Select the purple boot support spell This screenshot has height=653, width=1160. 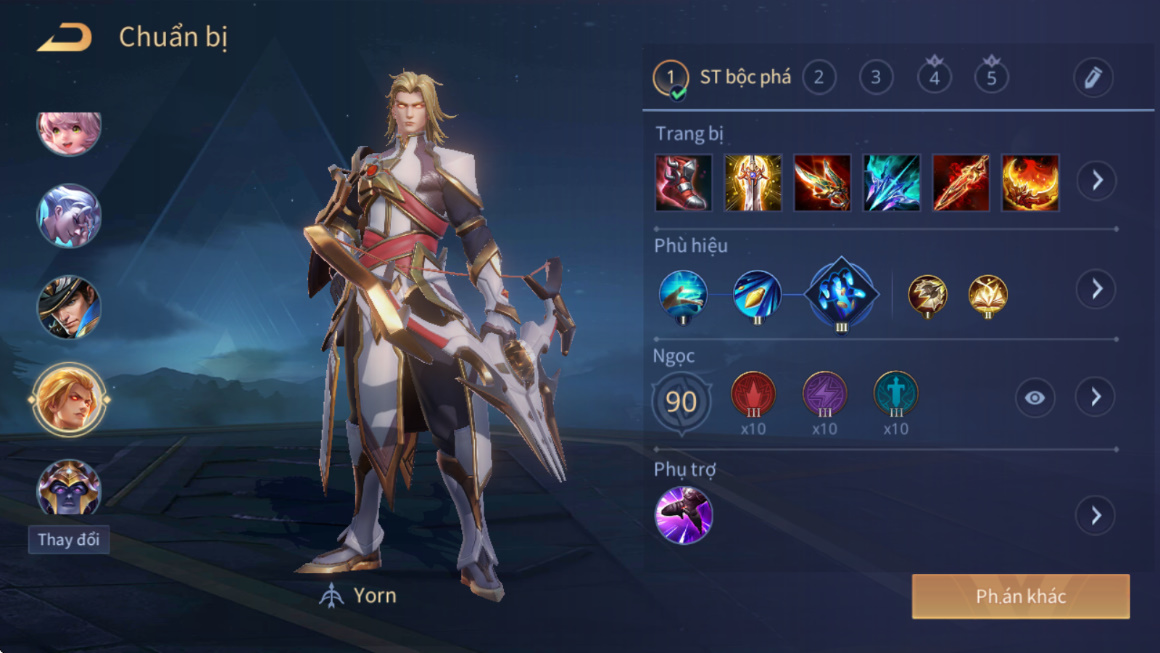point(684,516)
